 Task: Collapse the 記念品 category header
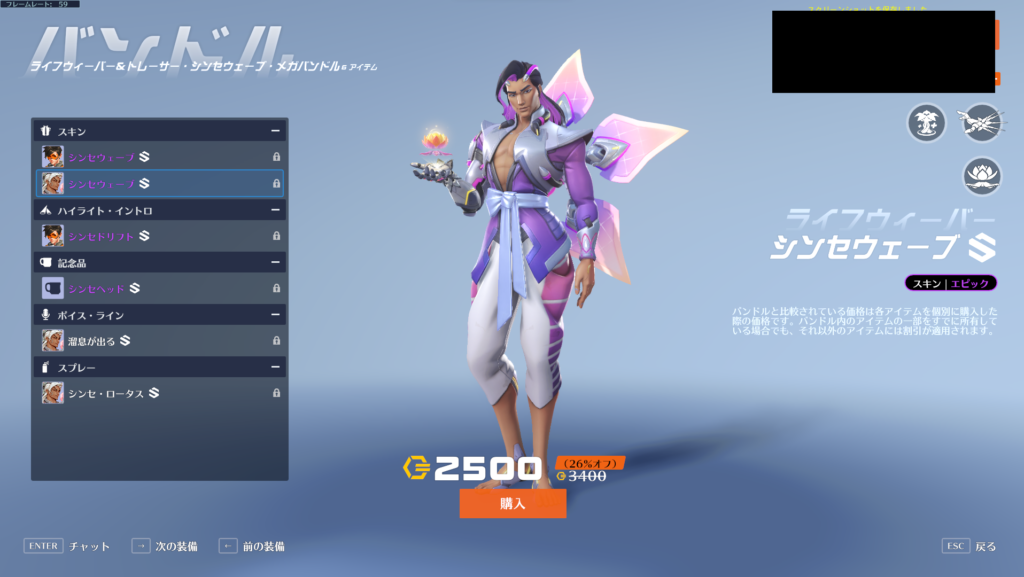pos(274,263)
